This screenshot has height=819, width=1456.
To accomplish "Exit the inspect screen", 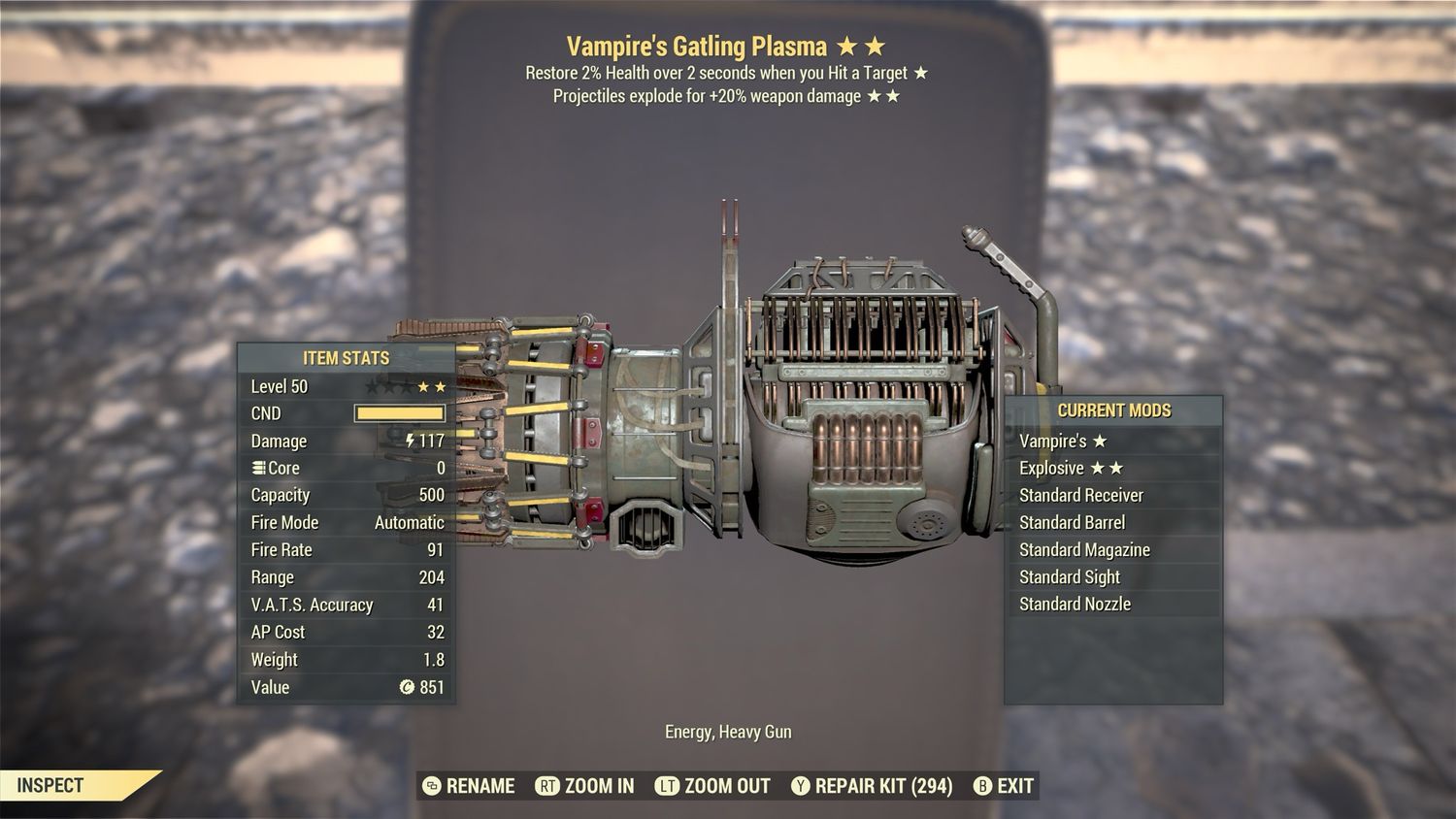I will coord(1004,786).
